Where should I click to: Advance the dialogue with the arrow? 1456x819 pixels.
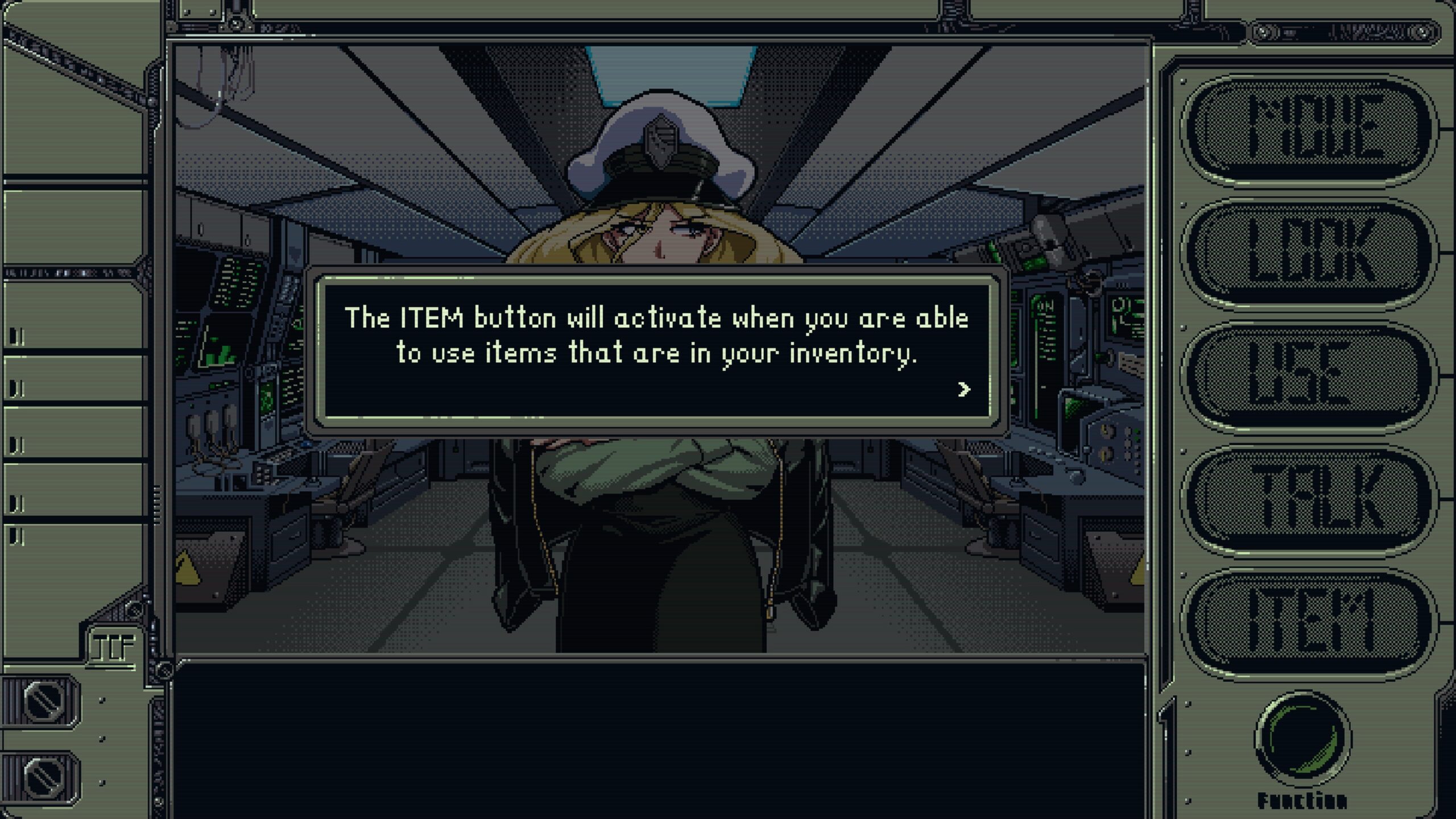tap(963, 390)
